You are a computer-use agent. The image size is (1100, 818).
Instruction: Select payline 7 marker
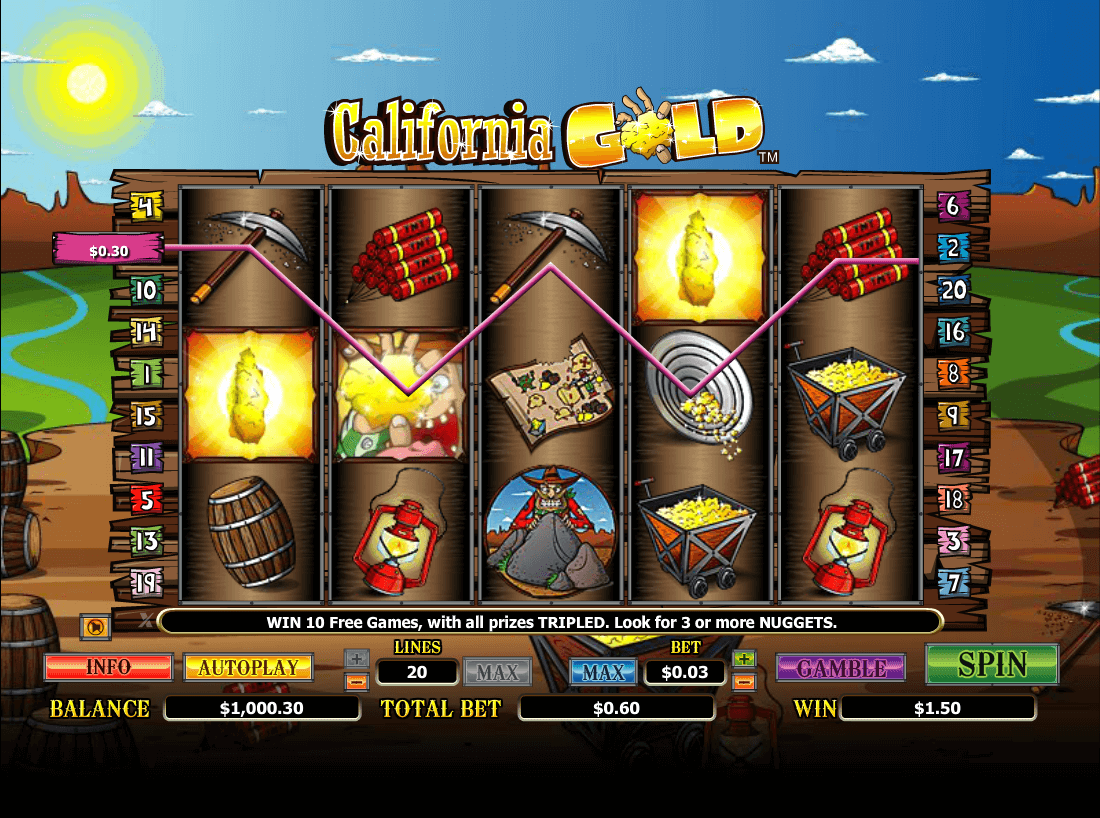[x=952, y=580]
